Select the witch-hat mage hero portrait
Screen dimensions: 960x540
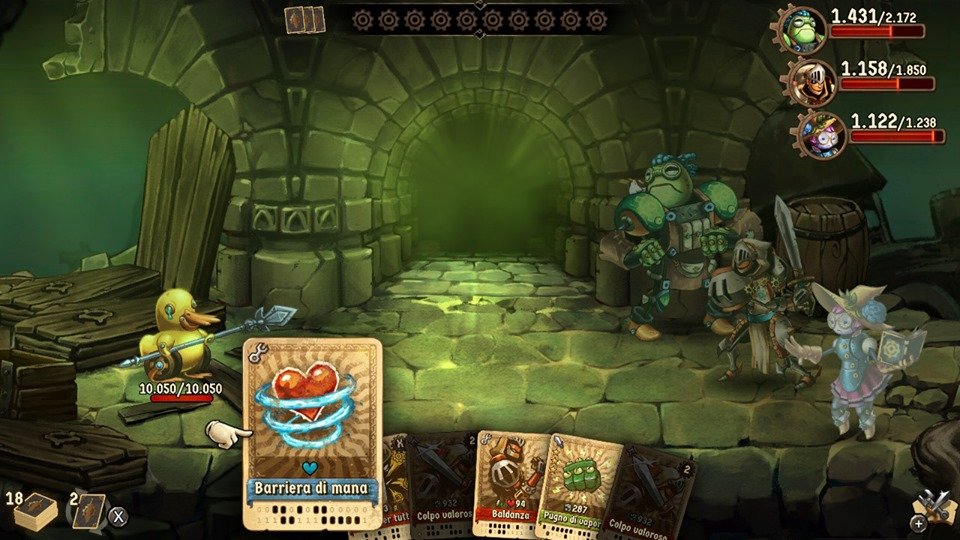pyautogui.click(x=822, y=134)
